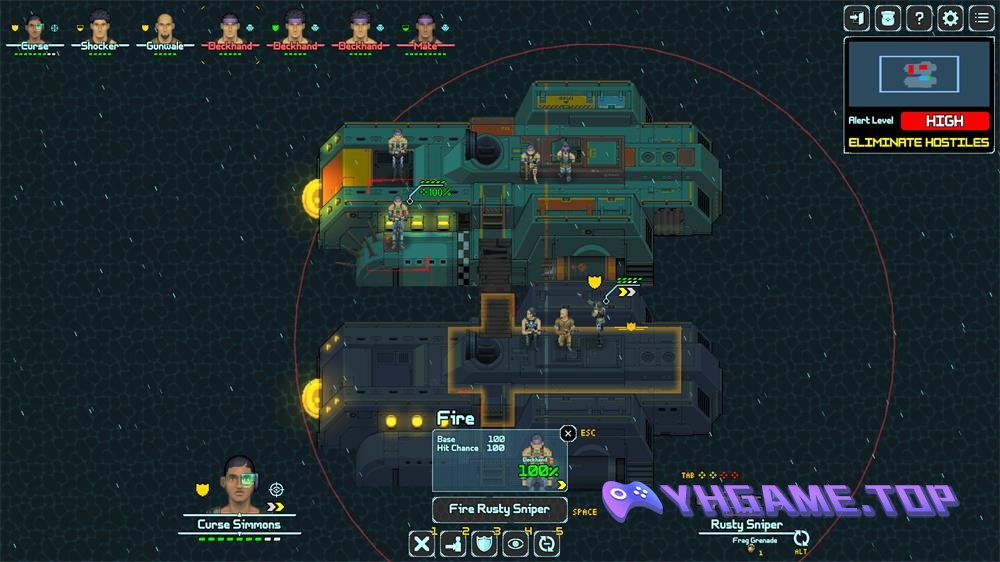Activate the eye overwatch action
The height and width of the screenshot is (562, 1000).
click(515, 544)
